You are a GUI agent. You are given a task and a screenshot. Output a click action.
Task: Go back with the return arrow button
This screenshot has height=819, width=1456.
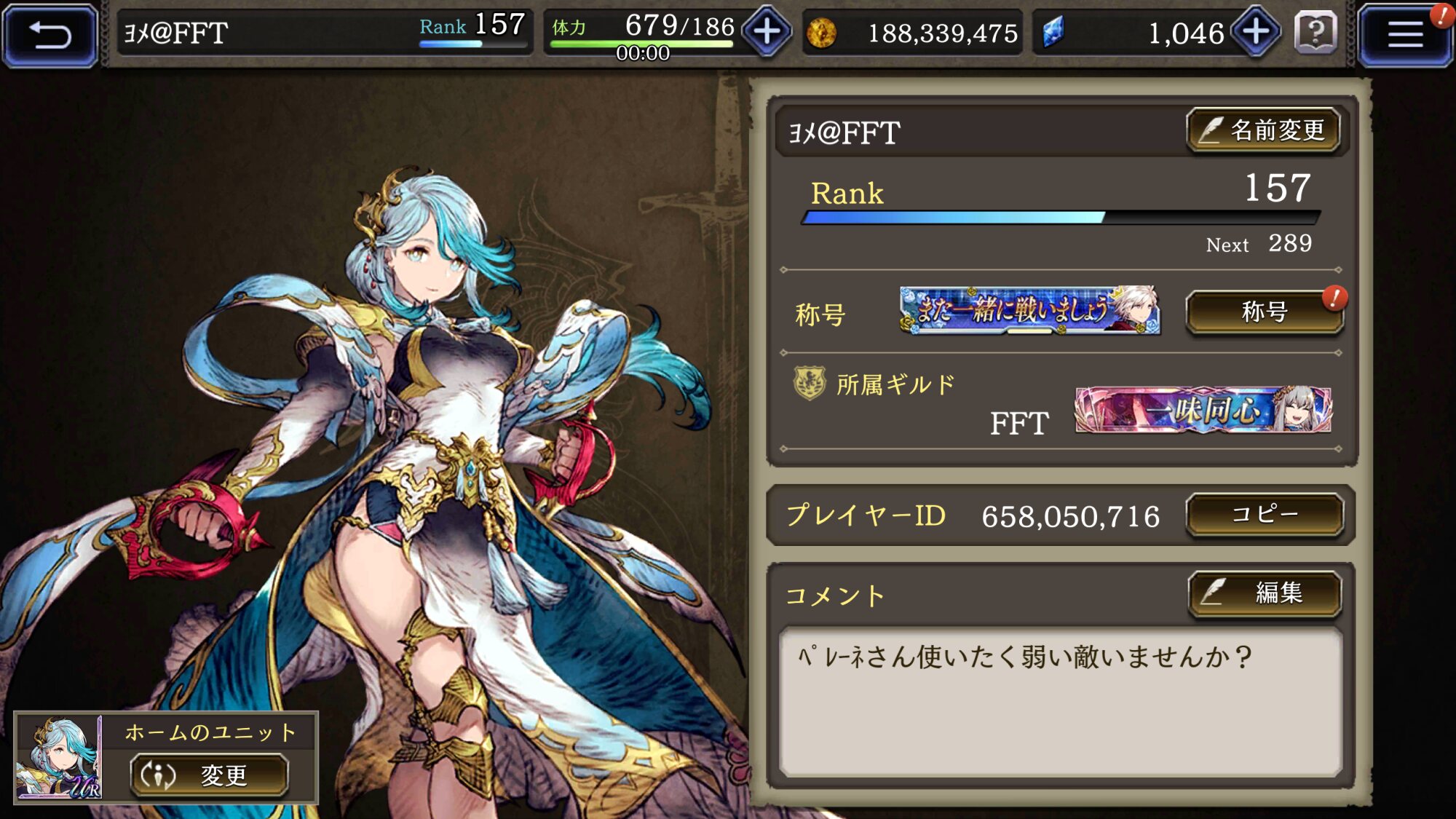(50, 34)
